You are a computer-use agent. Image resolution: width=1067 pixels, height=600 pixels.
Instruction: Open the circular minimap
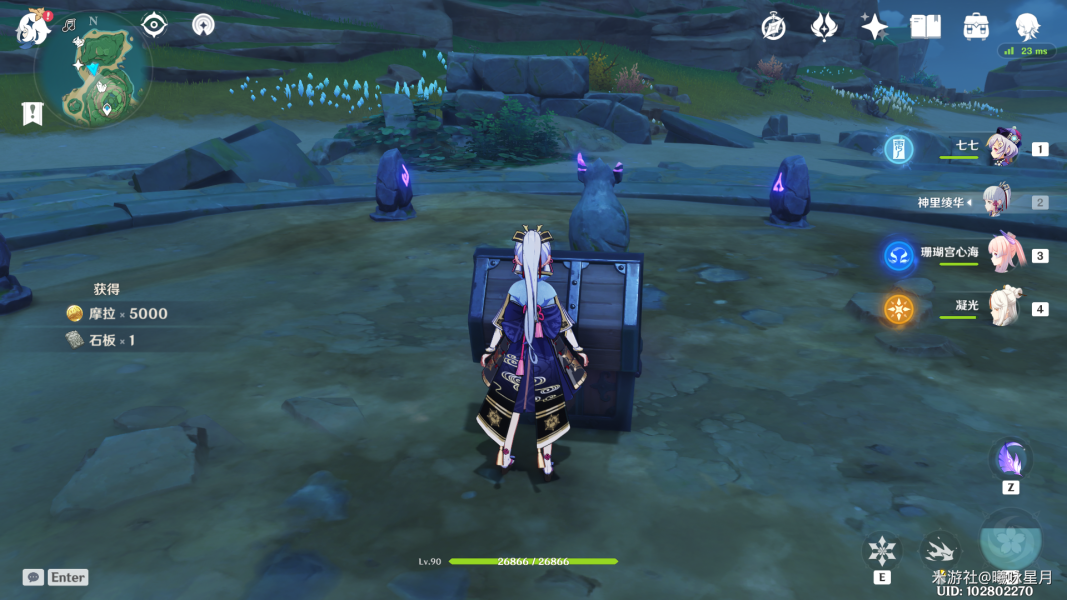click(94, 68)
